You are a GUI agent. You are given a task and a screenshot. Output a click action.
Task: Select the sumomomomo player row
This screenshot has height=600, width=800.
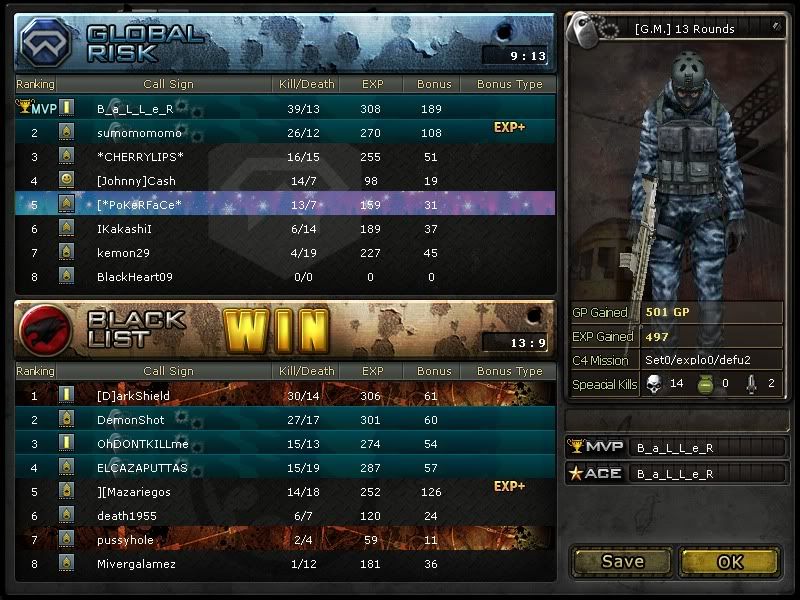pyautogui.click(x=284, y=132)
